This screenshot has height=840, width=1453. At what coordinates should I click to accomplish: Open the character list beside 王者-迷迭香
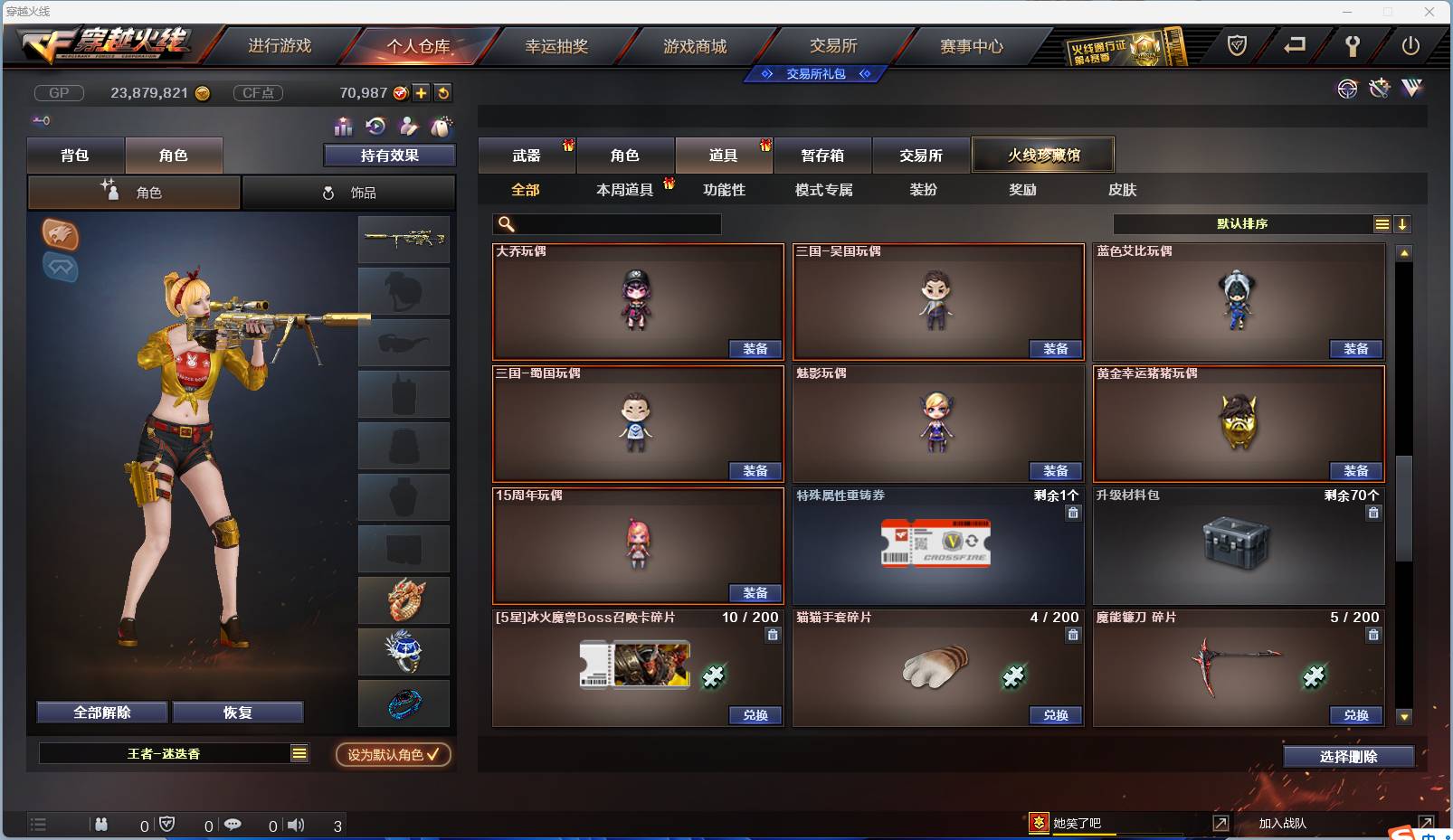[x=299, y=752]
